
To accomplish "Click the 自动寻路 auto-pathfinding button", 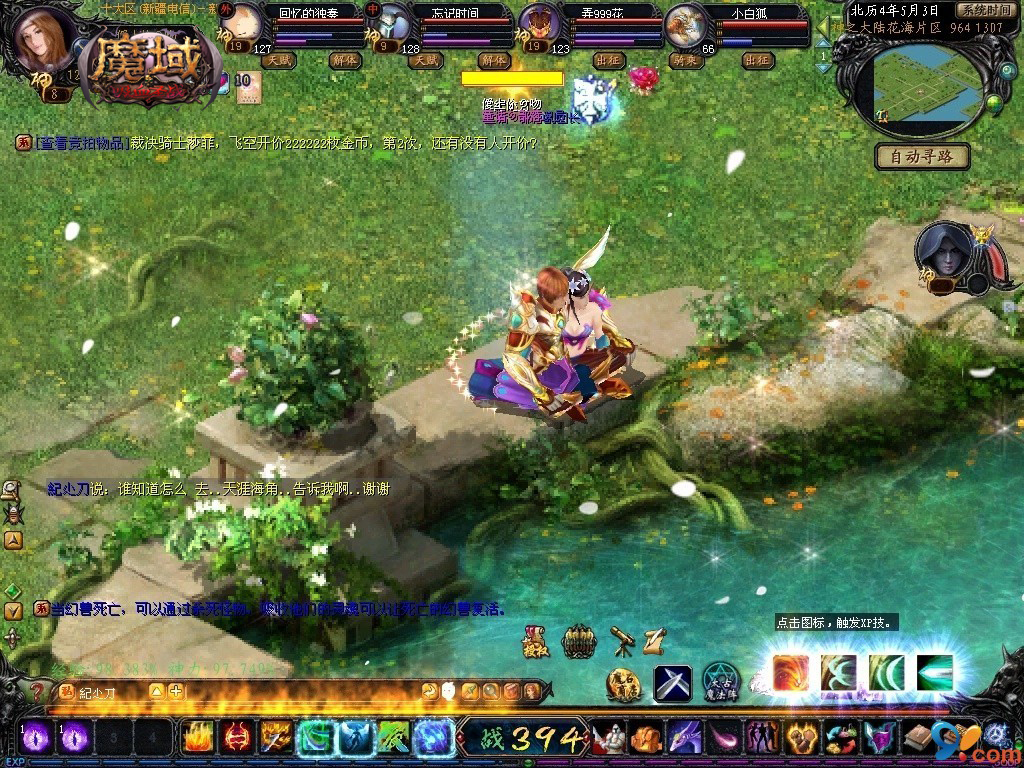I will click(x=922, y=156).
